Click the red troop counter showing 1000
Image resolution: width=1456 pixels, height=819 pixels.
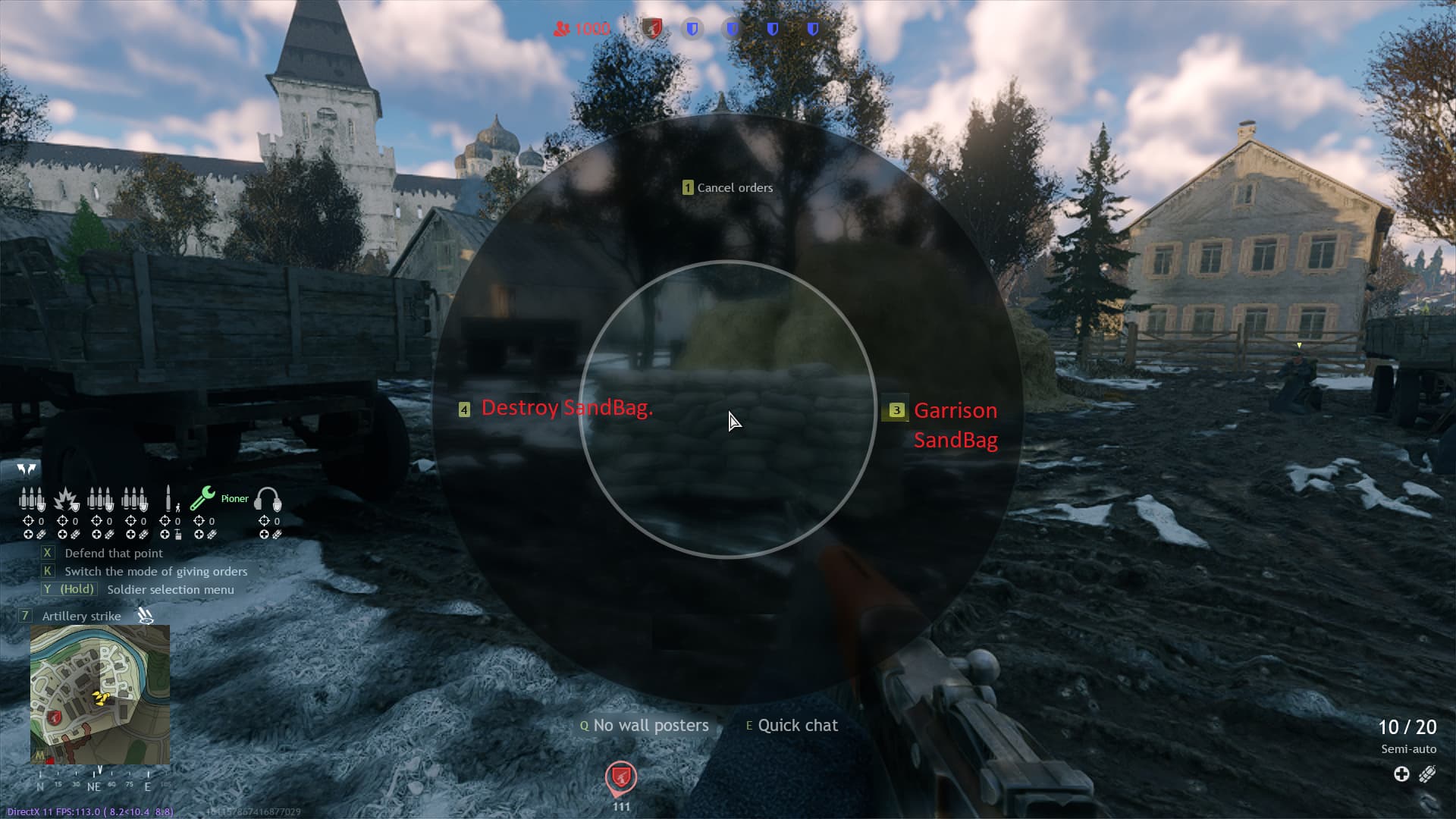[x=582, y=29]
